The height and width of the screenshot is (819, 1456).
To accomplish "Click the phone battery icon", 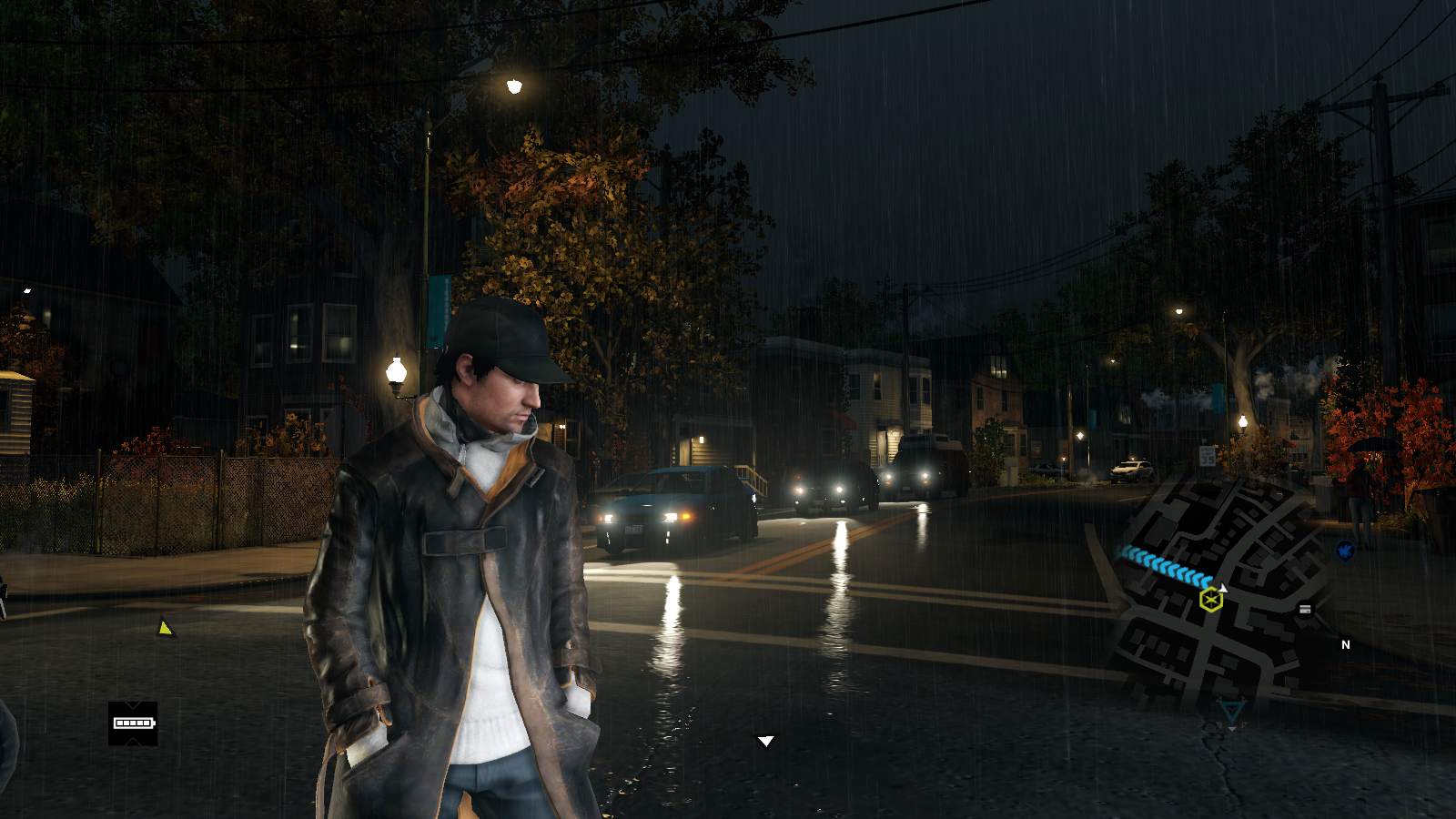I will 133,723.
